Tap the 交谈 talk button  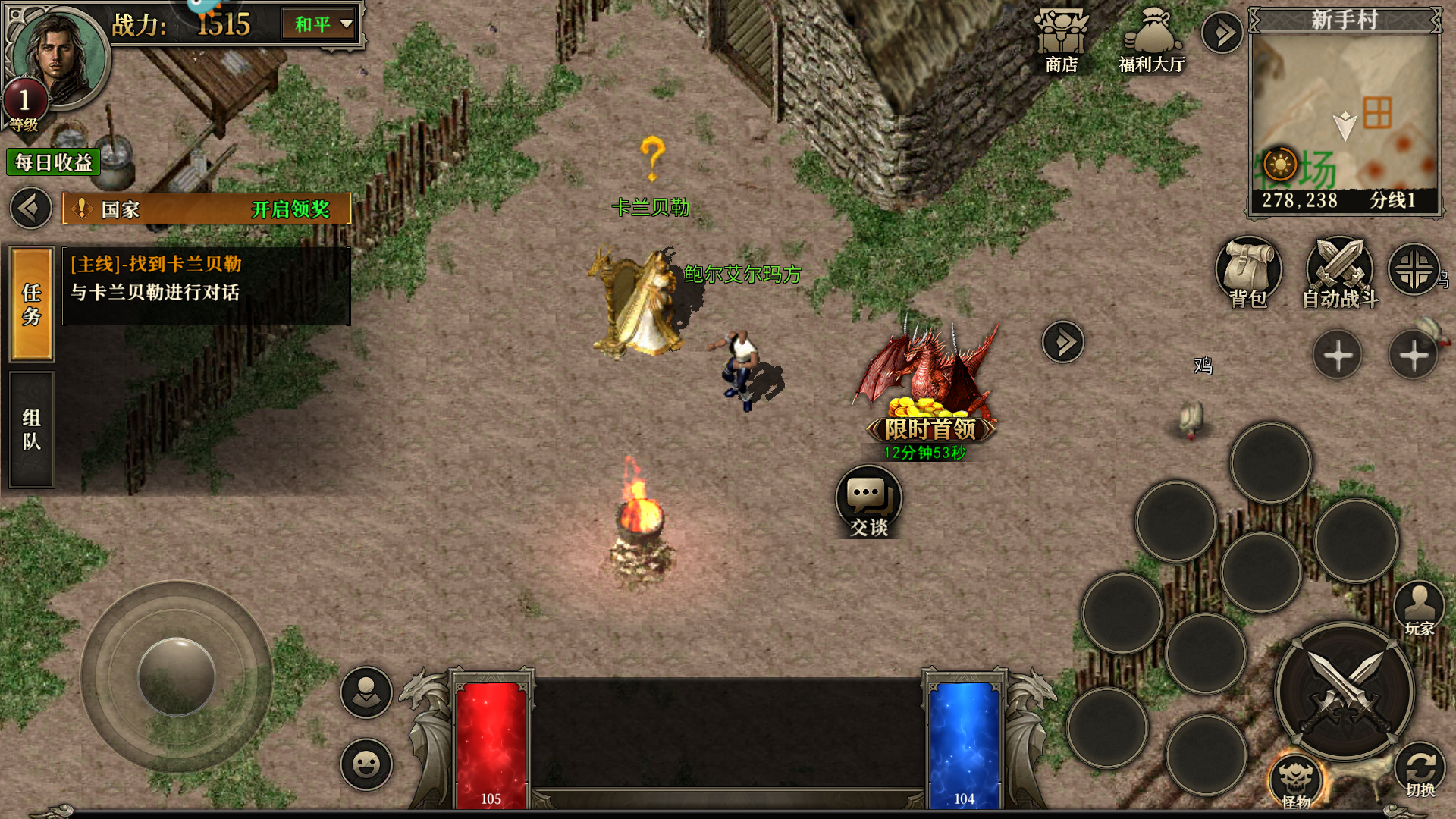point(869,502)
